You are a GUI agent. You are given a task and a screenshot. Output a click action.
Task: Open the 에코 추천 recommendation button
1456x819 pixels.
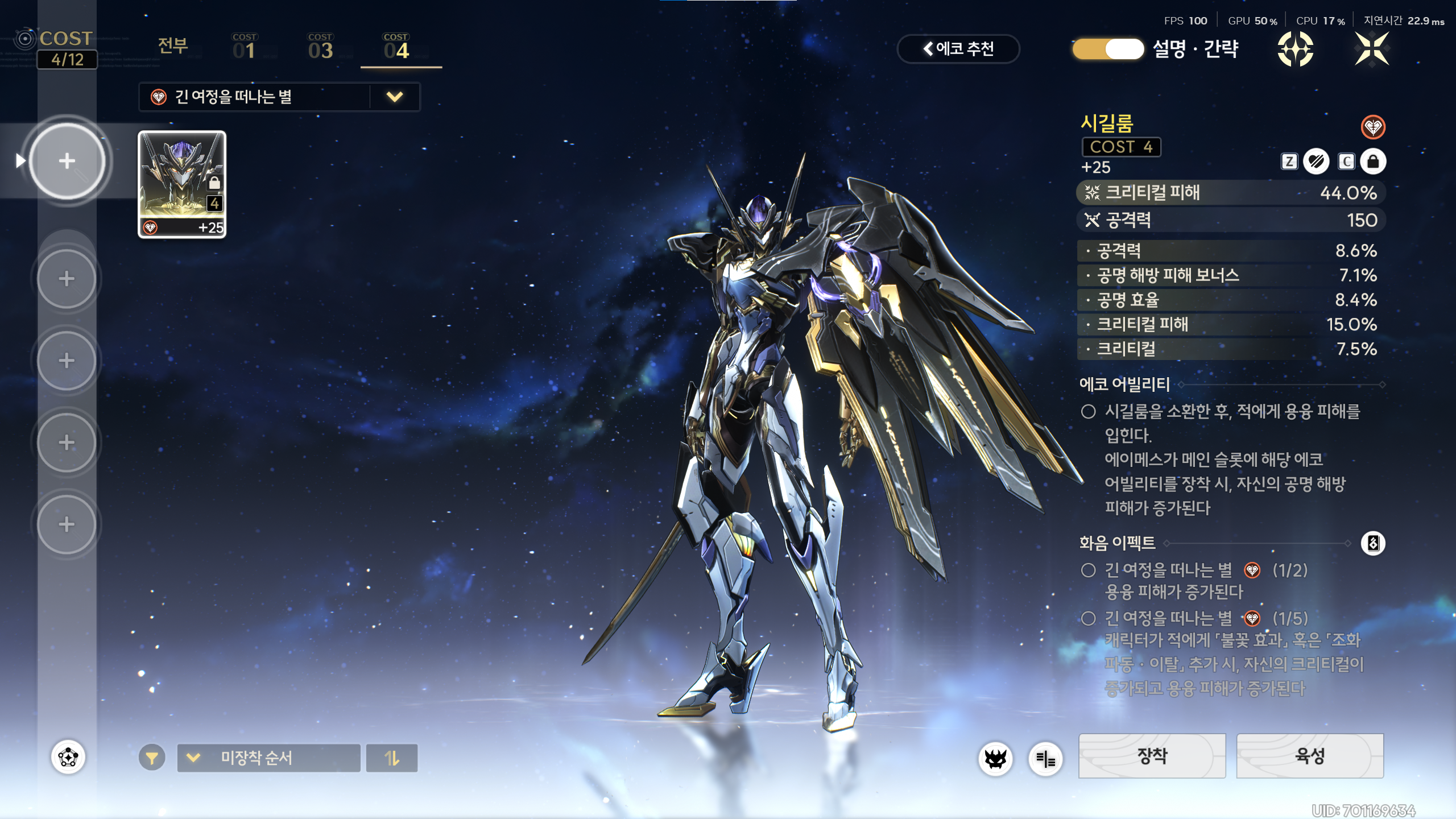(958, 49)
